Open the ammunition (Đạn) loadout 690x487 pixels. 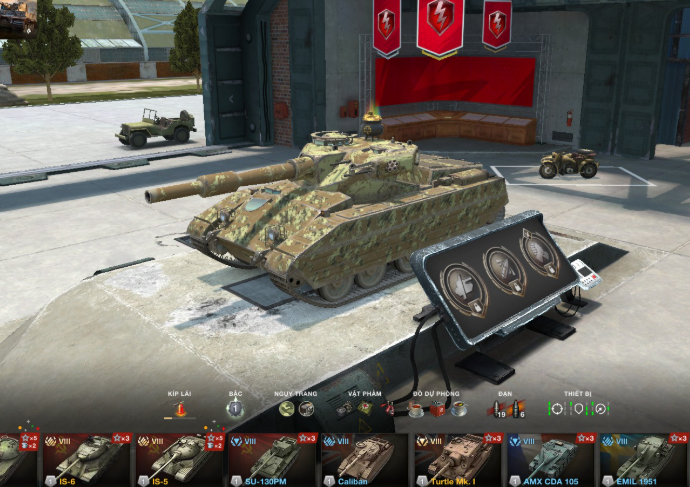pos(506,408)
